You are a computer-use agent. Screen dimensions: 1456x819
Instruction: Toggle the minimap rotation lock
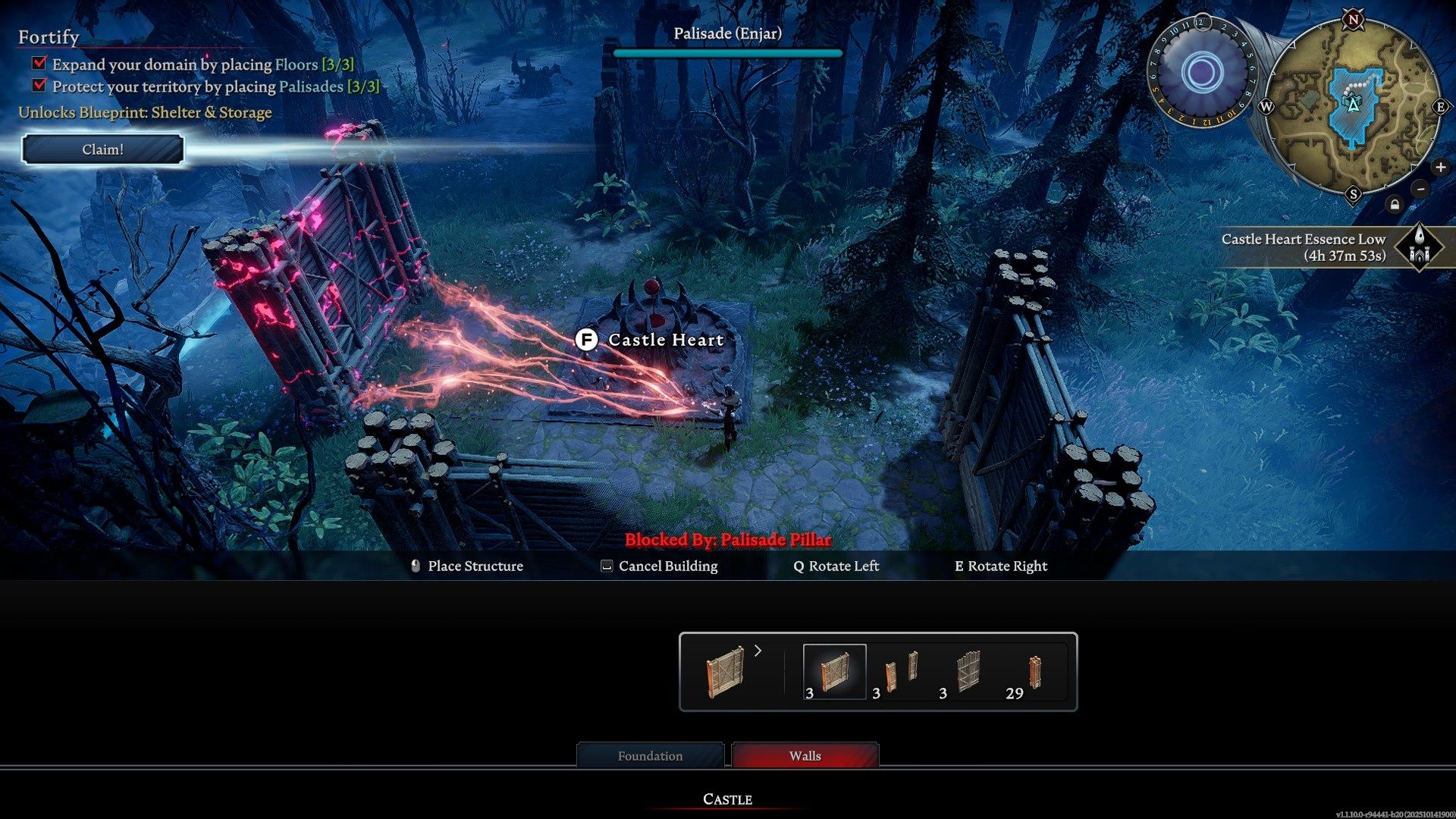coord(1395,205)
